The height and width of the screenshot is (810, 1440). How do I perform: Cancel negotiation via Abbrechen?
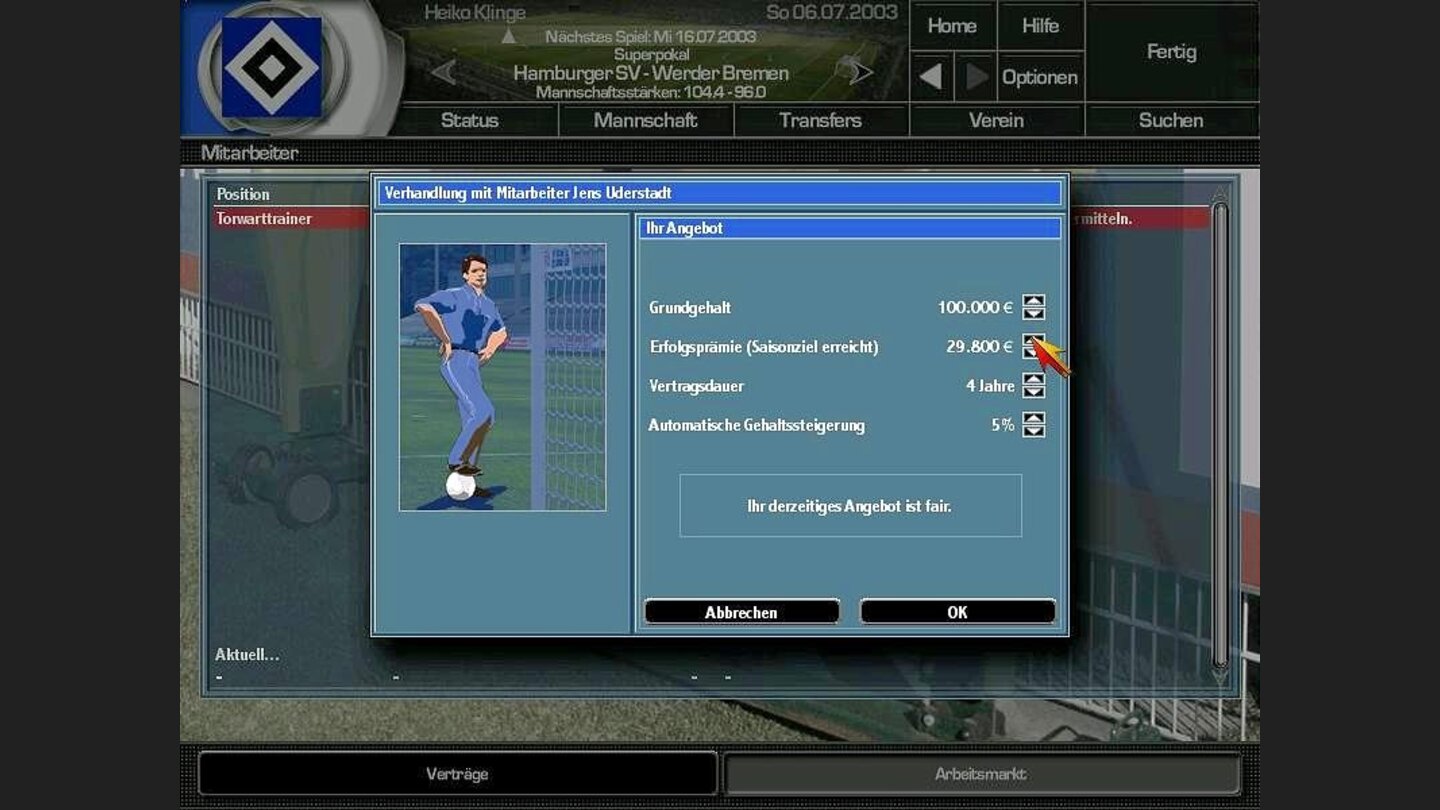pyautogui.click(x=741, y=611)
